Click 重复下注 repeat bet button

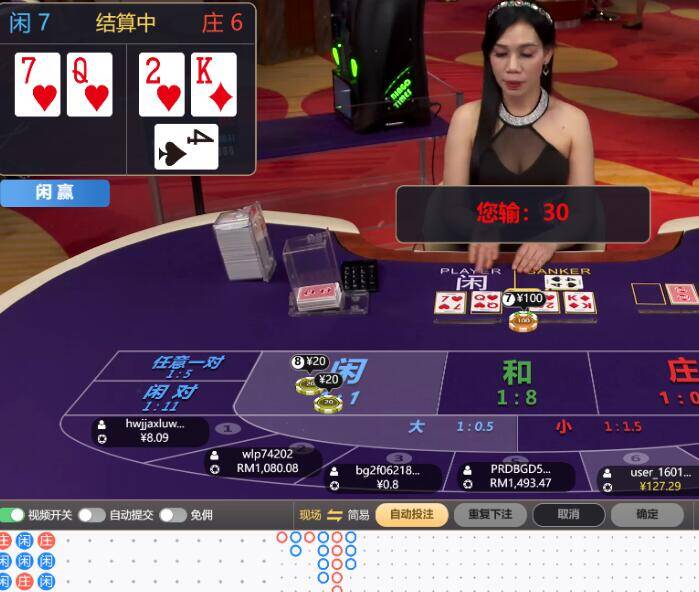489,514
